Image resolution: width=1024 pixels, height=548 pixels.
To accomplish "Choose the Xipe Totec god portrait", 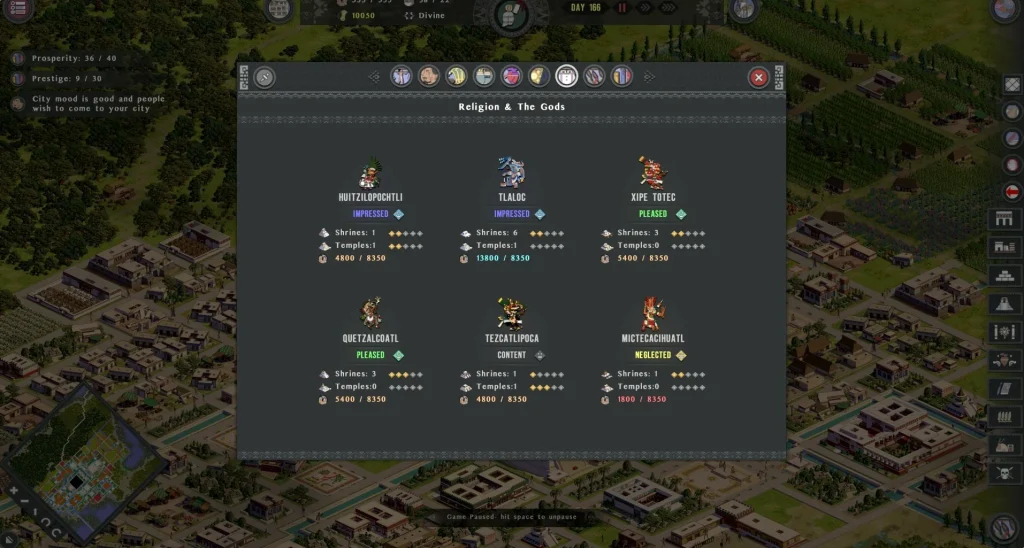I will click(652, 173).
